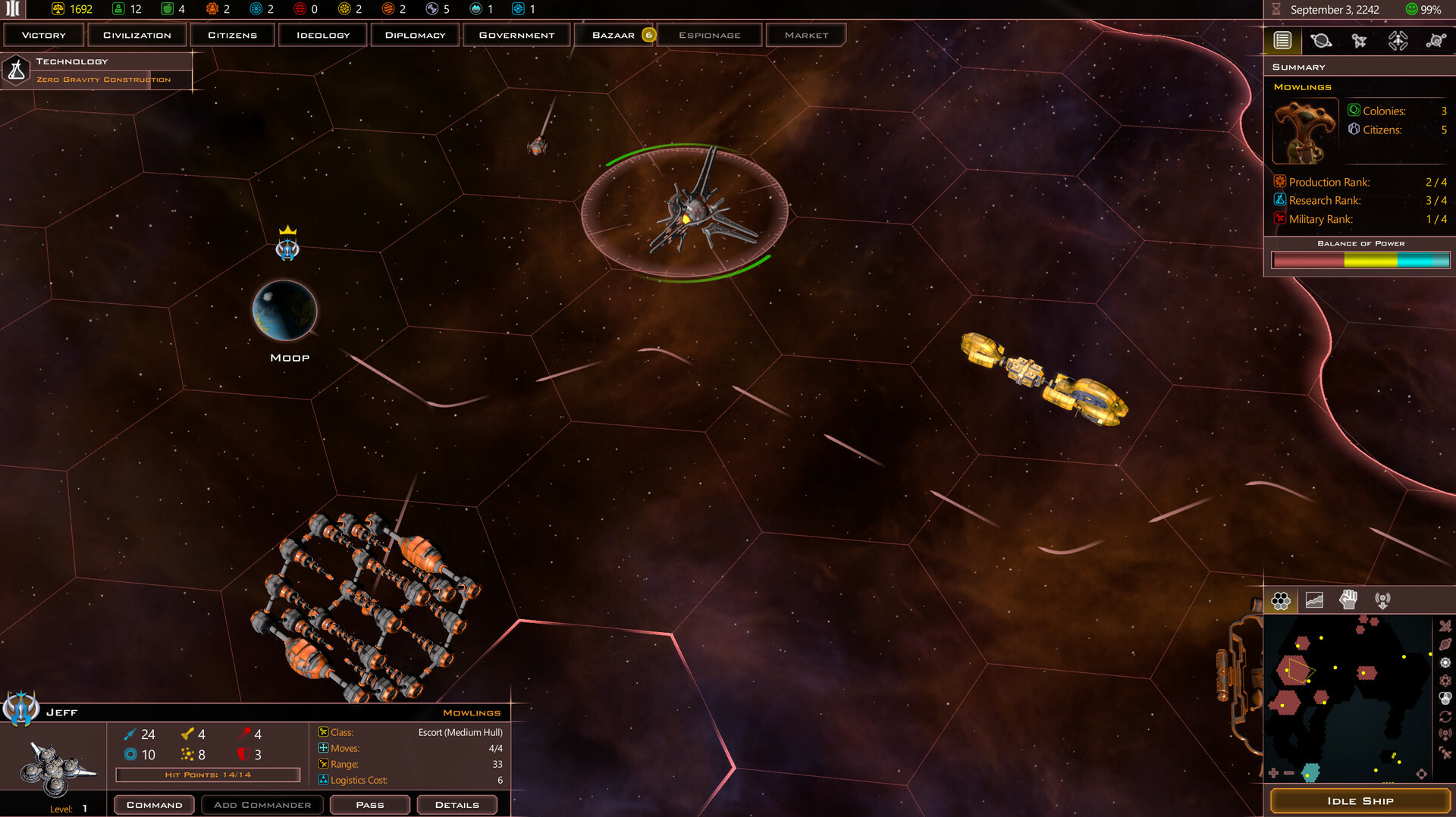The height and width of the screenshot is (817, 1456).
Task: Click the Idle Ship button
Action: [1361, 800]
